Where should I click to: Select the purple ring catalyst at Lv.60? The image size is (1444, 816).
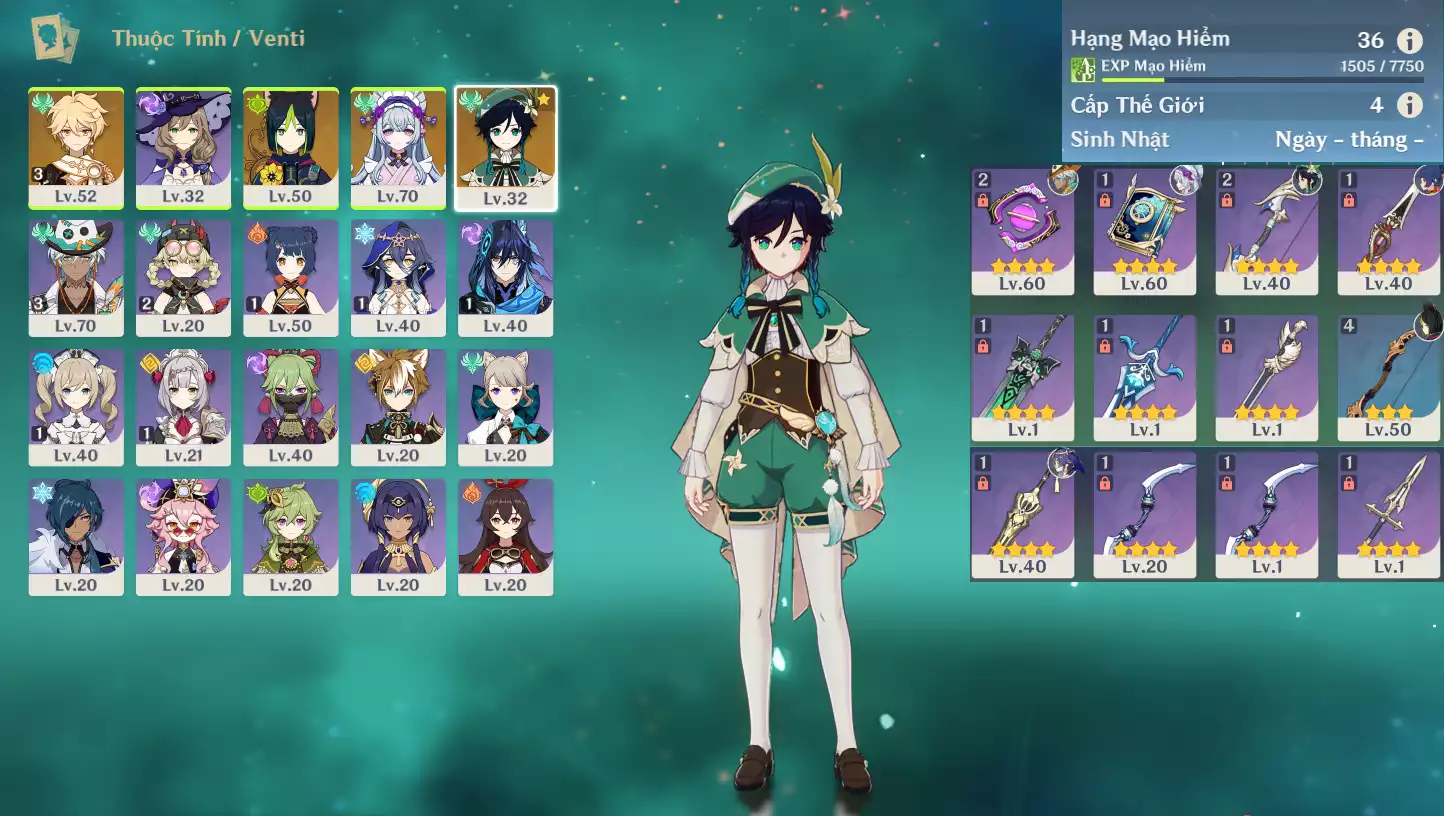pyautogui.click(x=1022, y=231)
